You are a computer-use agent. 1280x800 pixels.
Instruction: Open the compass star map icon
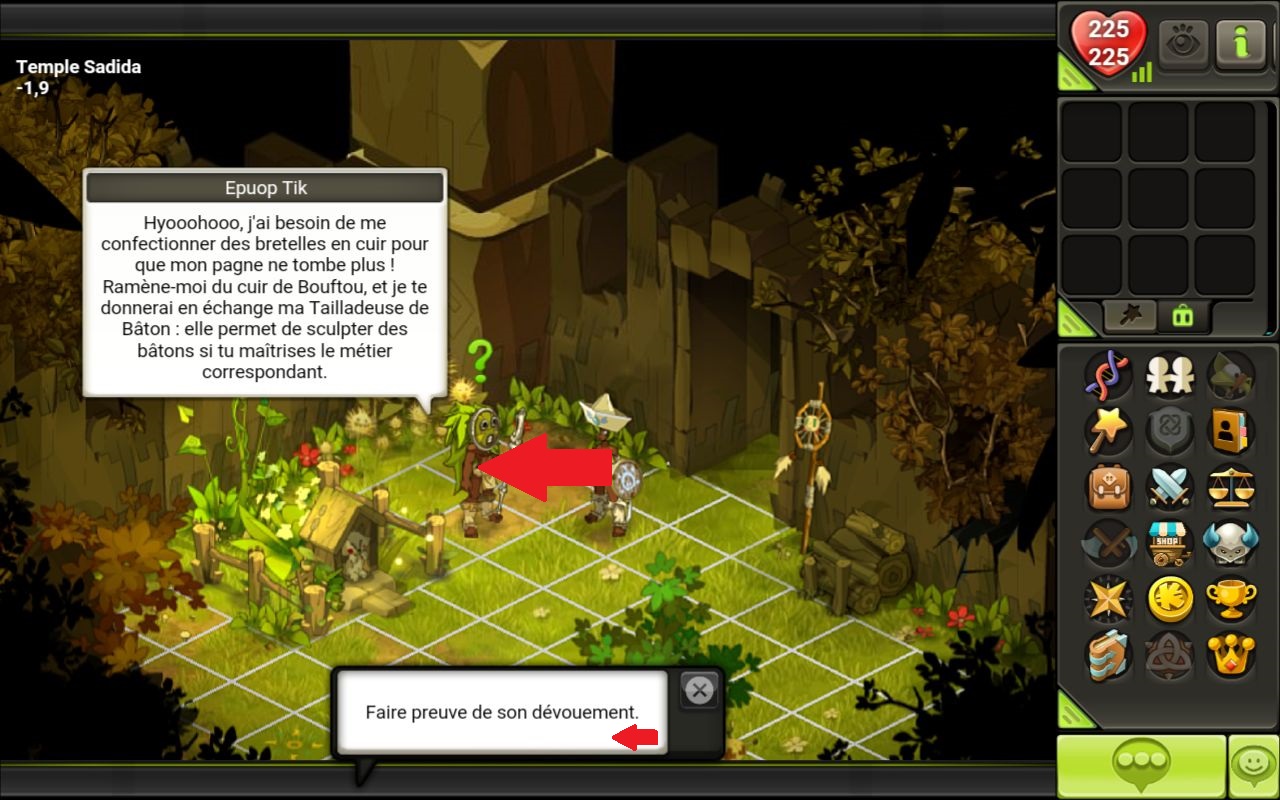(x=1108, y=599)
